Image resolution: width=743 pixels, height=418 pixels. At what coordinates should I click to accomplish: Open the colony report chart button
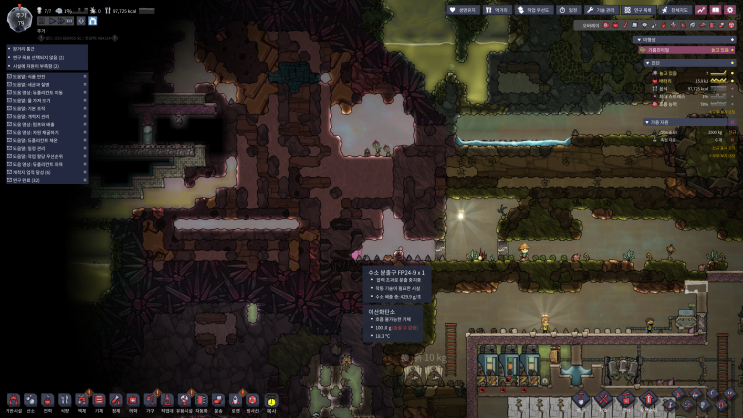[701, 9]
